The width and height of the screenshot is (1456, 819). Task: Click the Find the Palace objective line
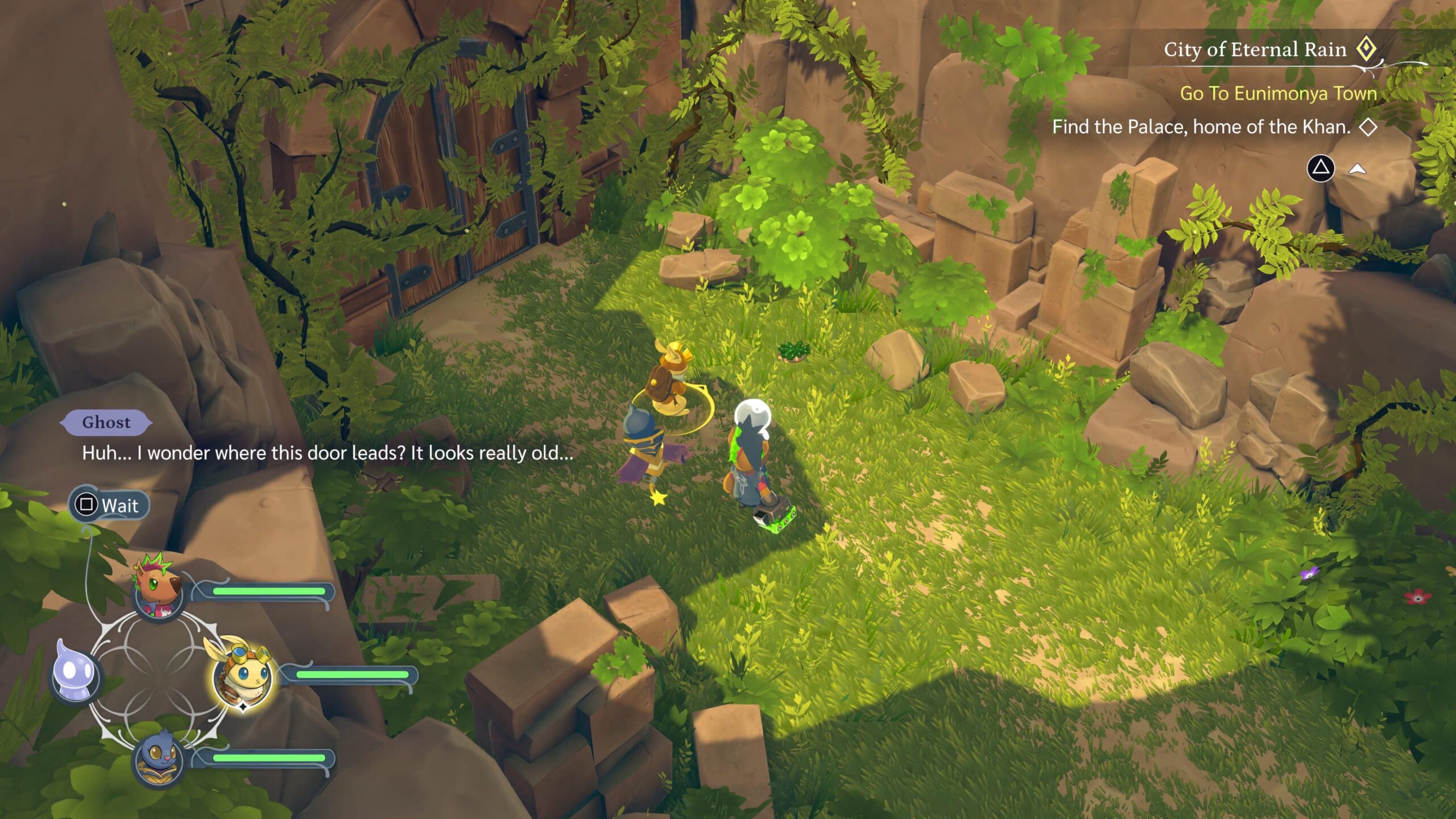1201,127
